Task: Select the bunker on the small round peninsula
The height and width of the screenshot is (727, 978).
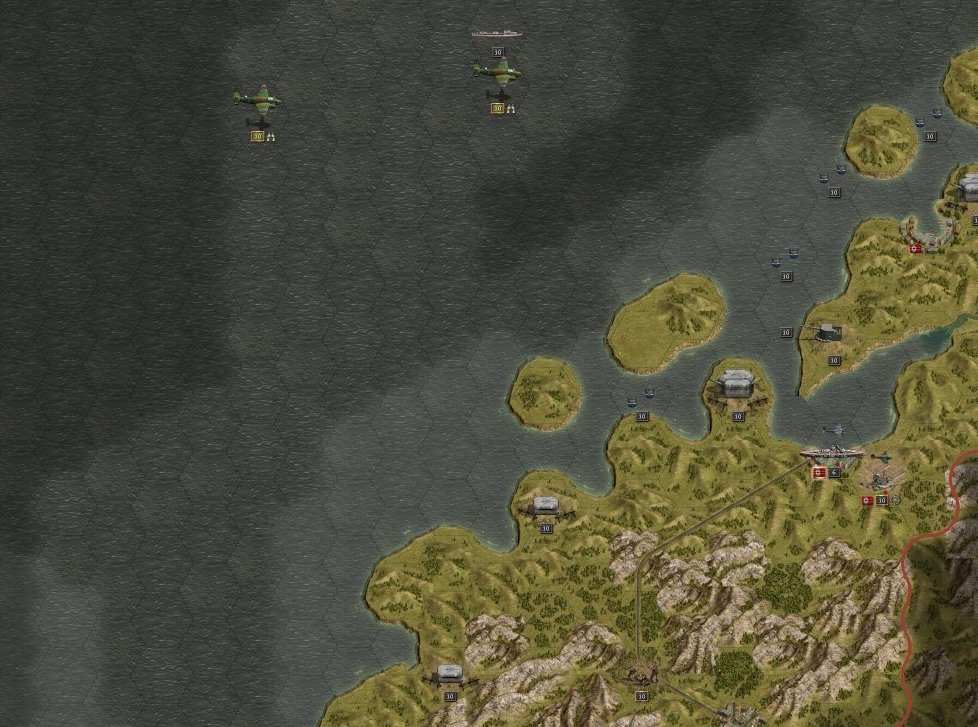Action: 737,386
